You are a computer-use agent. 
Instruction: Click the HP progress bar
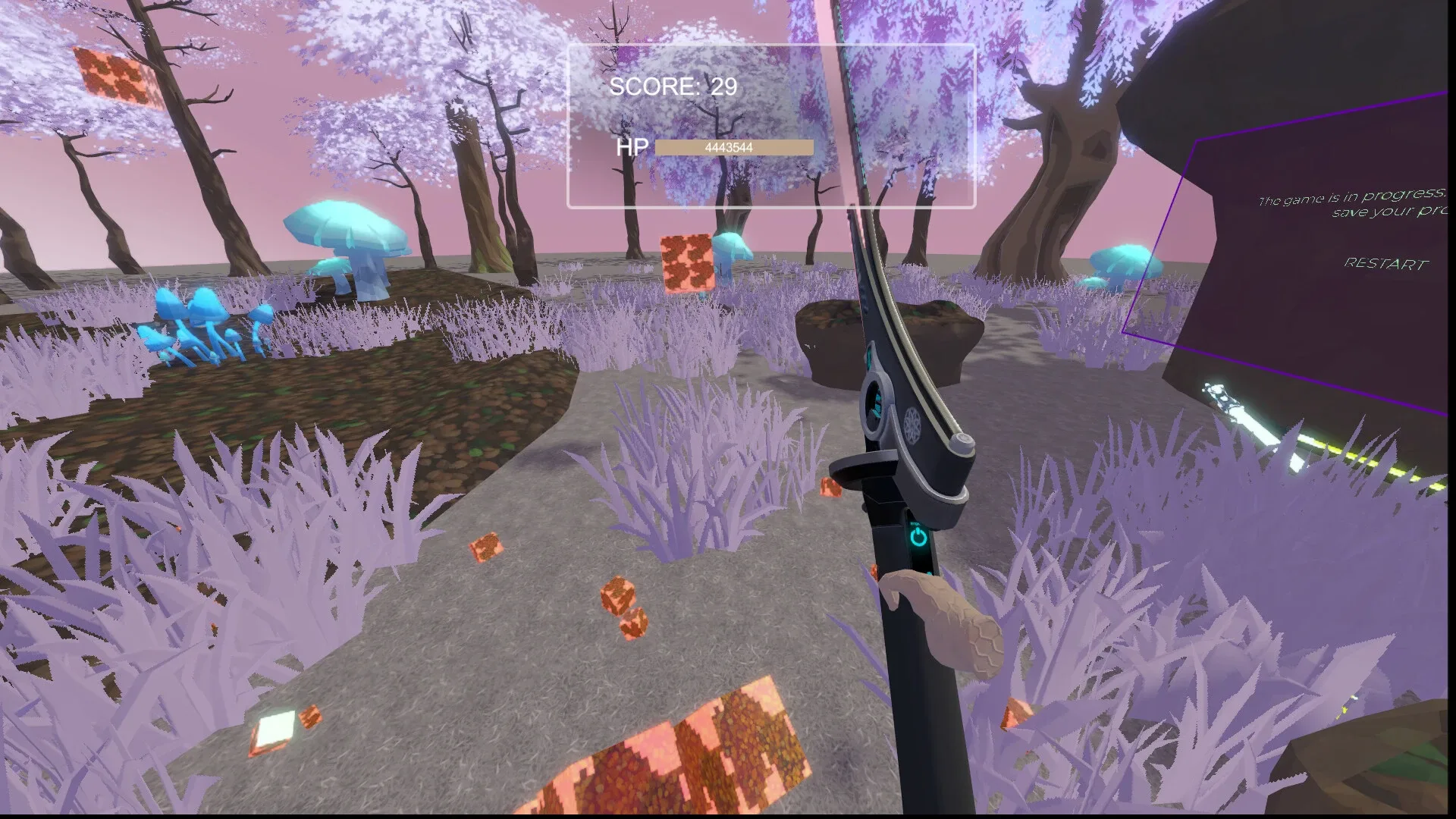point(733,146)
